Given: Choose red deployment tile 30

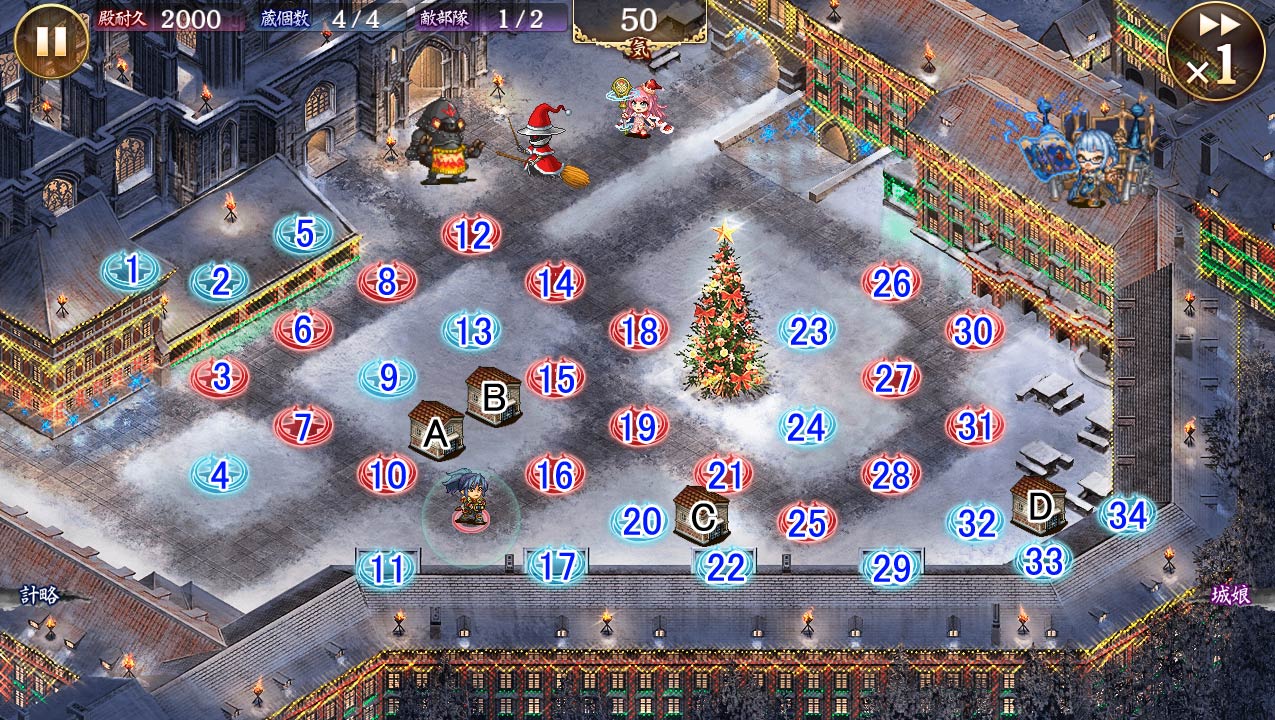Looking at the screenshot, I should 974,331.
